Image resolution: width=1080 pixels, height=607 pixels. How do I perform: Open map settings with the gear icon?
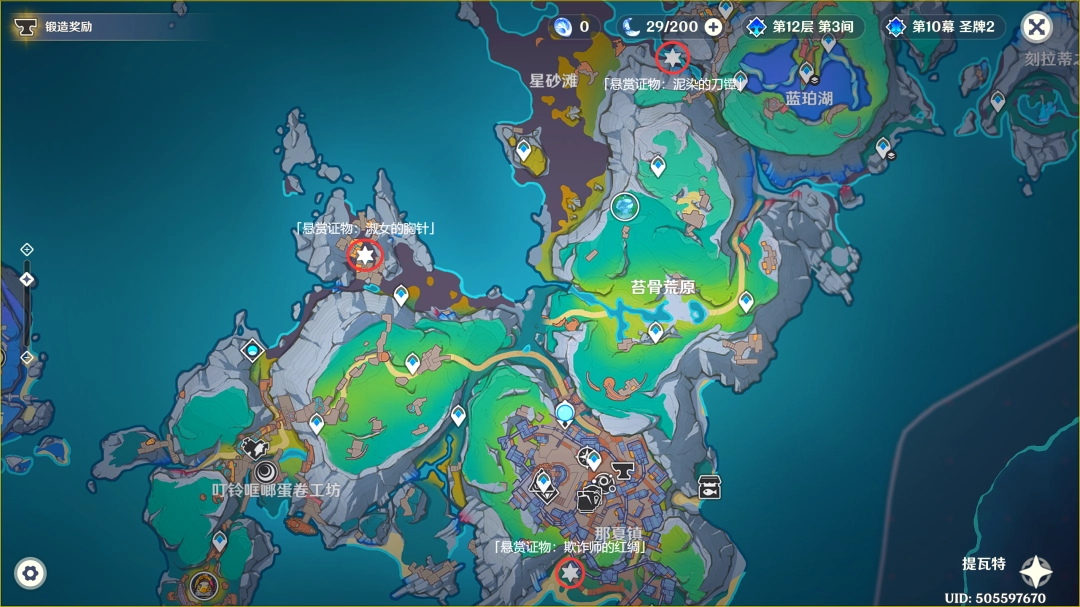(30, 573)
